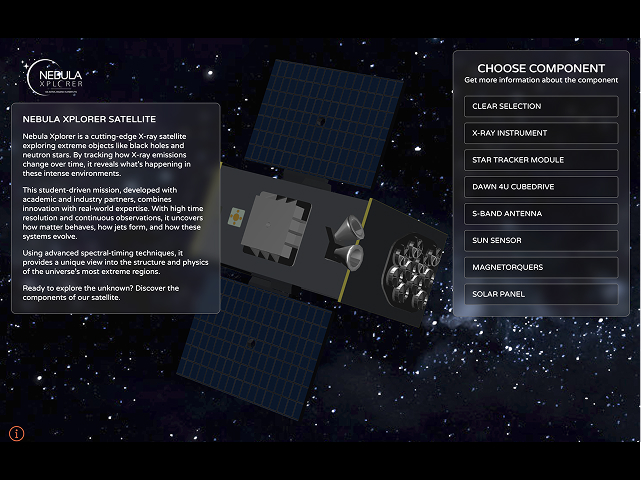The width and height of the screenshot is (641, 480).
Task: Show info on Dawn 4U Cubedrive
Action: 541,187
